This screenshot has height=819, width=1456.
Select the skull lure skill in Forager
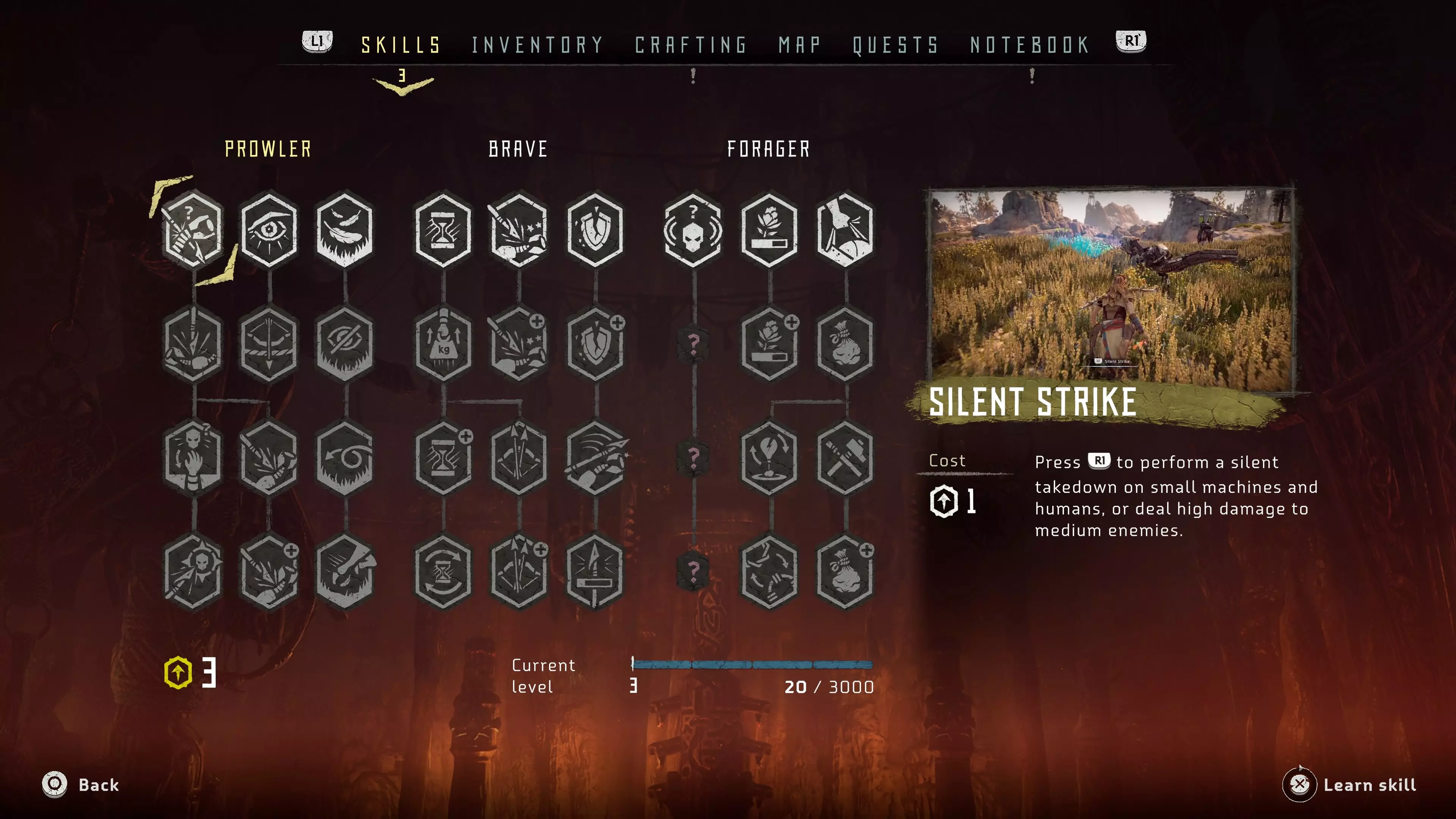point(693,229)
